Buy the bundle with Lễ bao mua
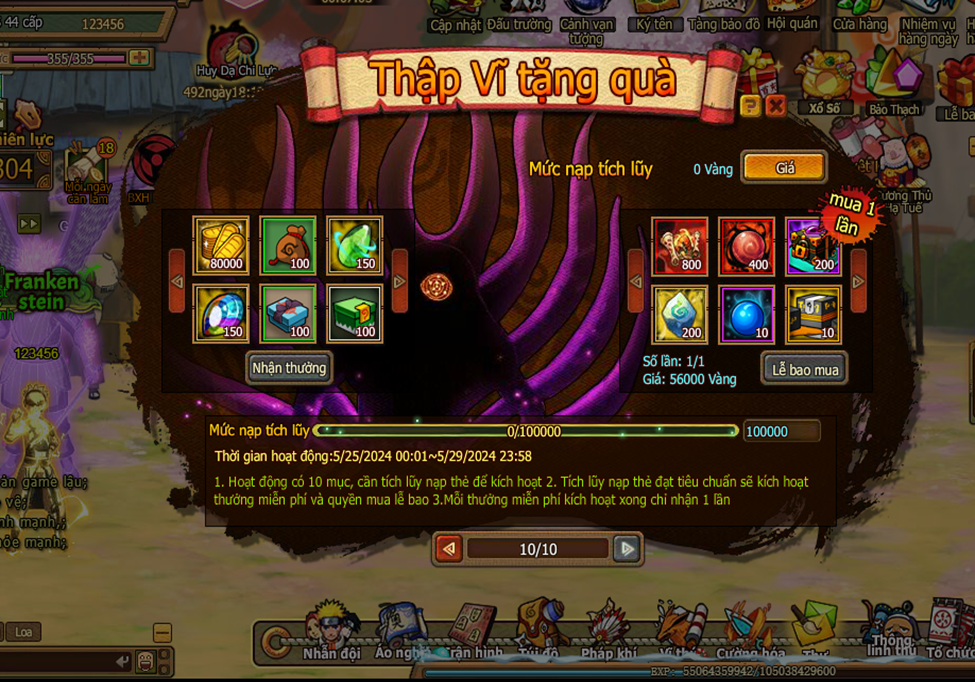The width and height of the screenshot is (975, 682). (805, 369)
